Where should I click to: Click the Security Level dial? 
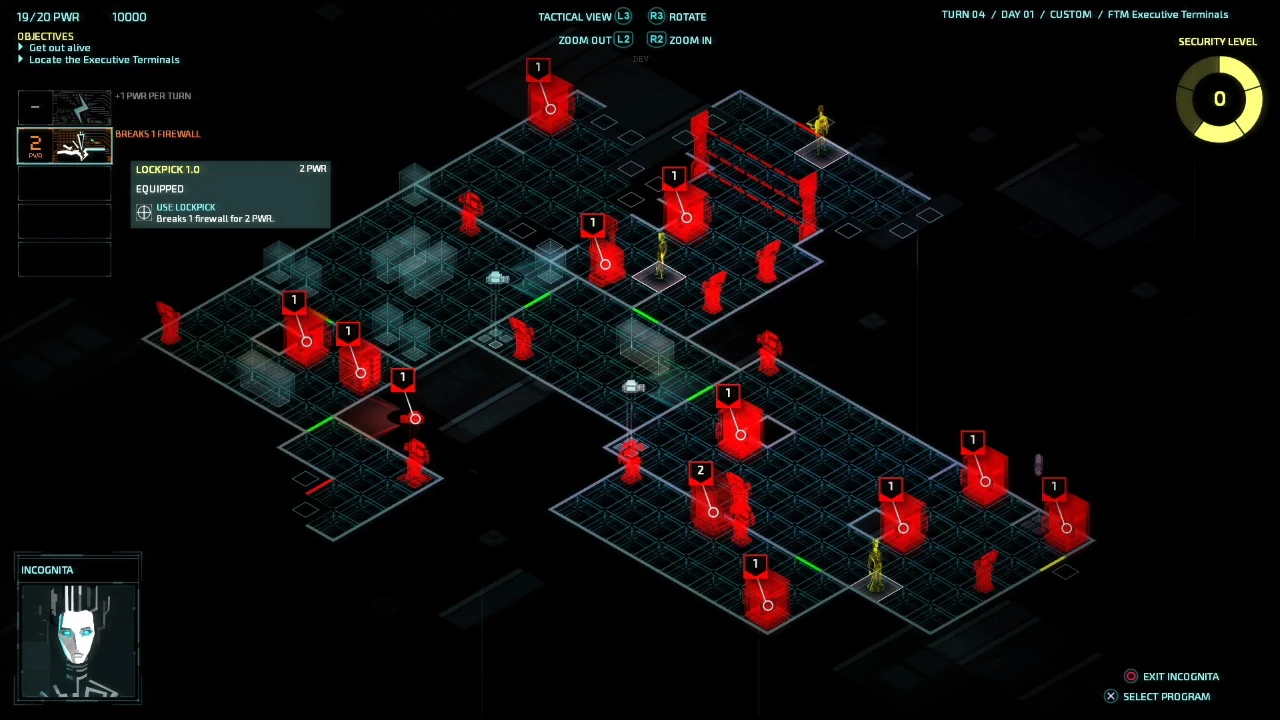point(1220,98)
